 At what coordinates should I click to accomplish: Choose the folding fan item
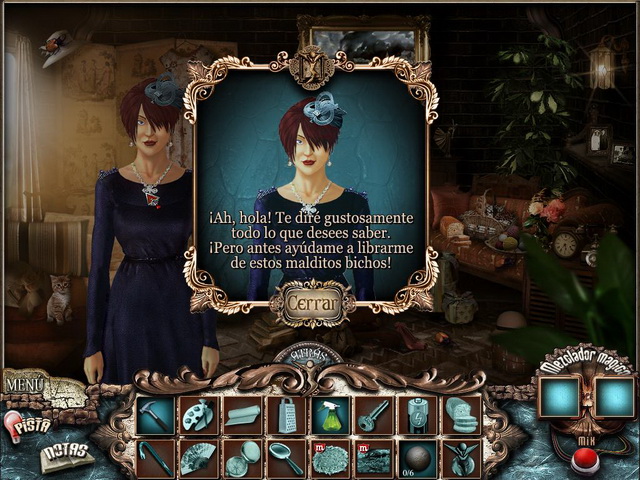coord(198,459)
